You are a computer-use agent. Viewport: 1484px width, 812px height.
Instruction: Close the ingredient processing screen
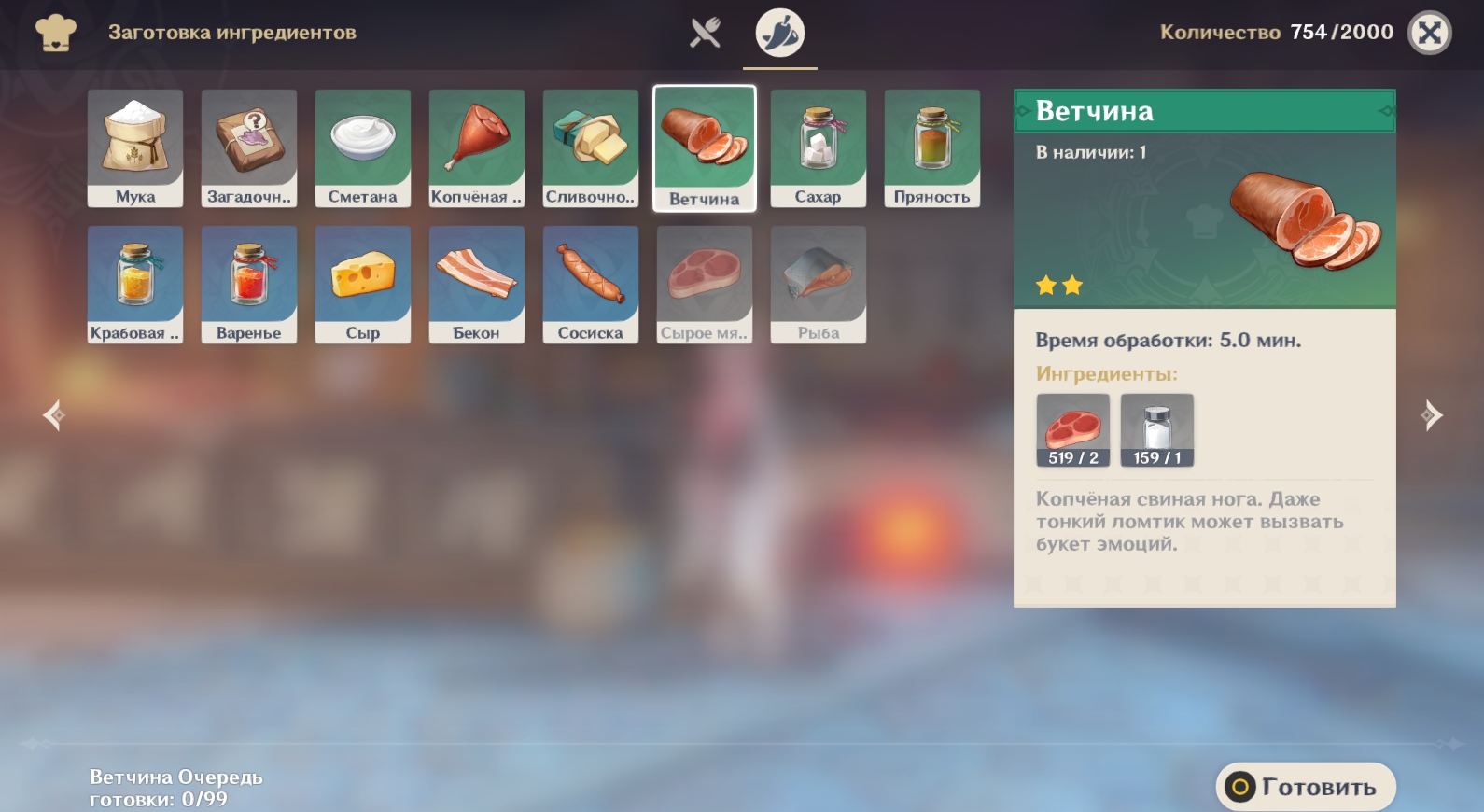pyautogui.click(x=1429, y=33)
